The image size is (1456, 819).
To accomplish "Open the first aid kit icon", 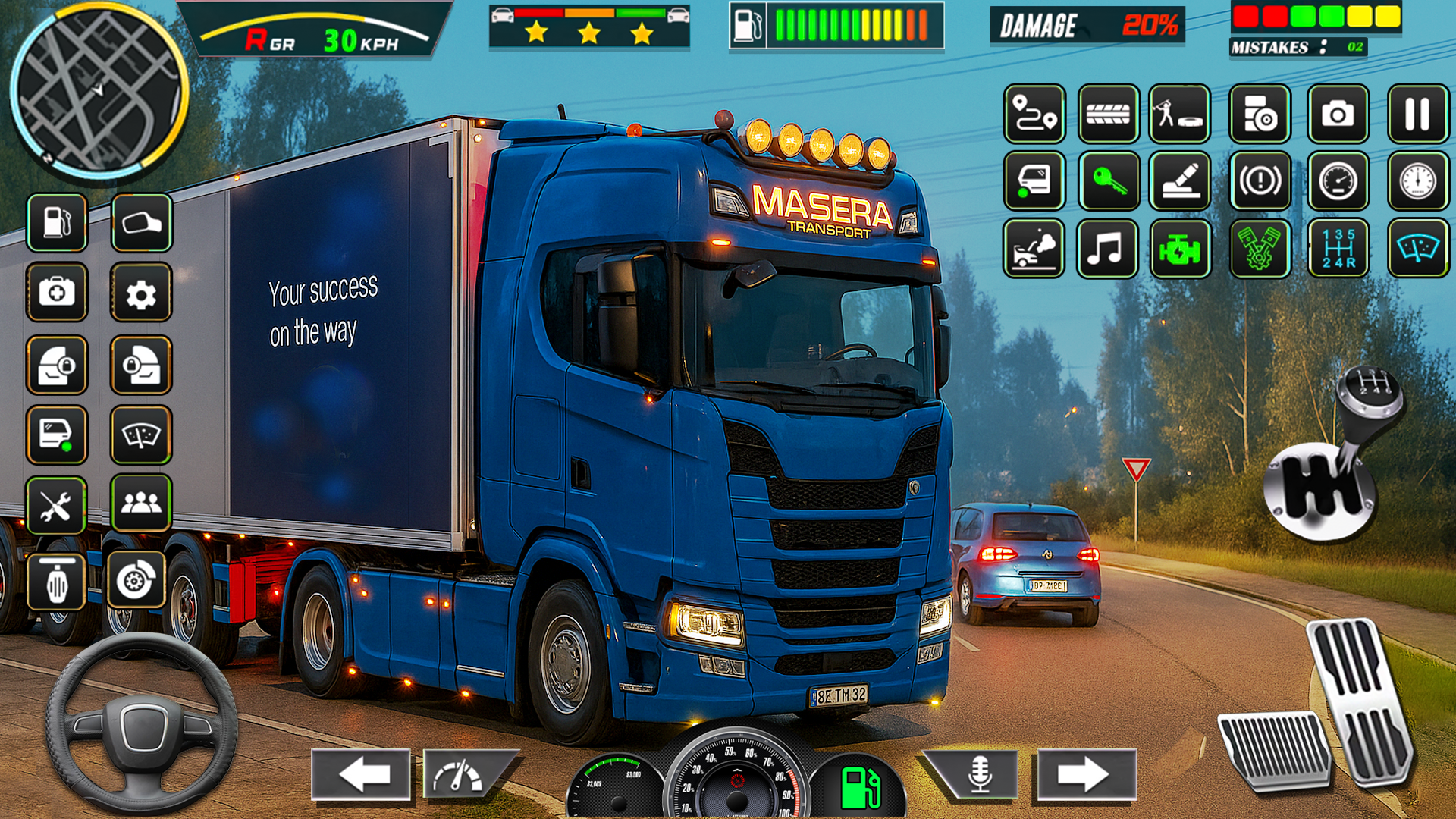I will [x=57, y=292].
